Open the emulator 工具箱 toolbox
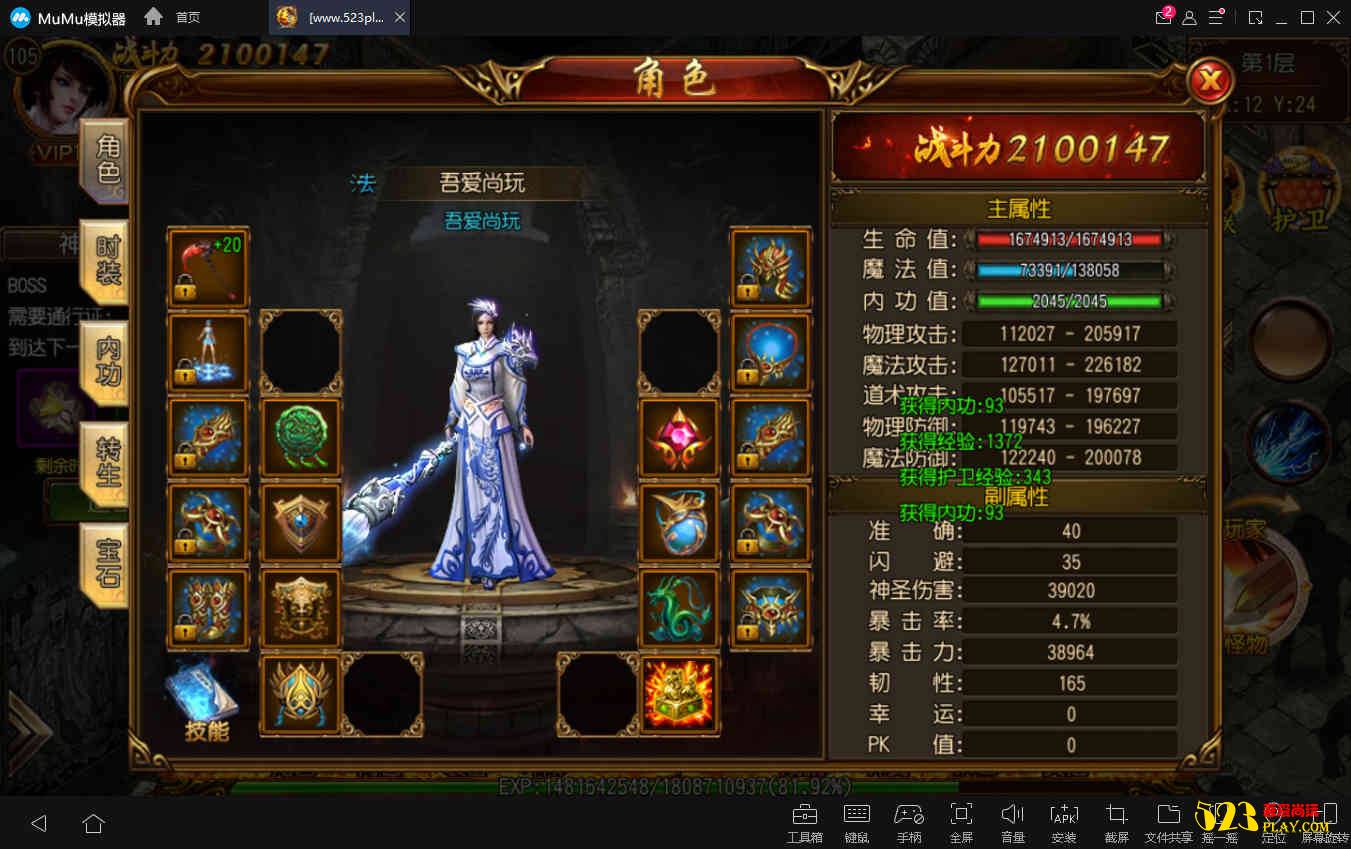 [804, 822]
